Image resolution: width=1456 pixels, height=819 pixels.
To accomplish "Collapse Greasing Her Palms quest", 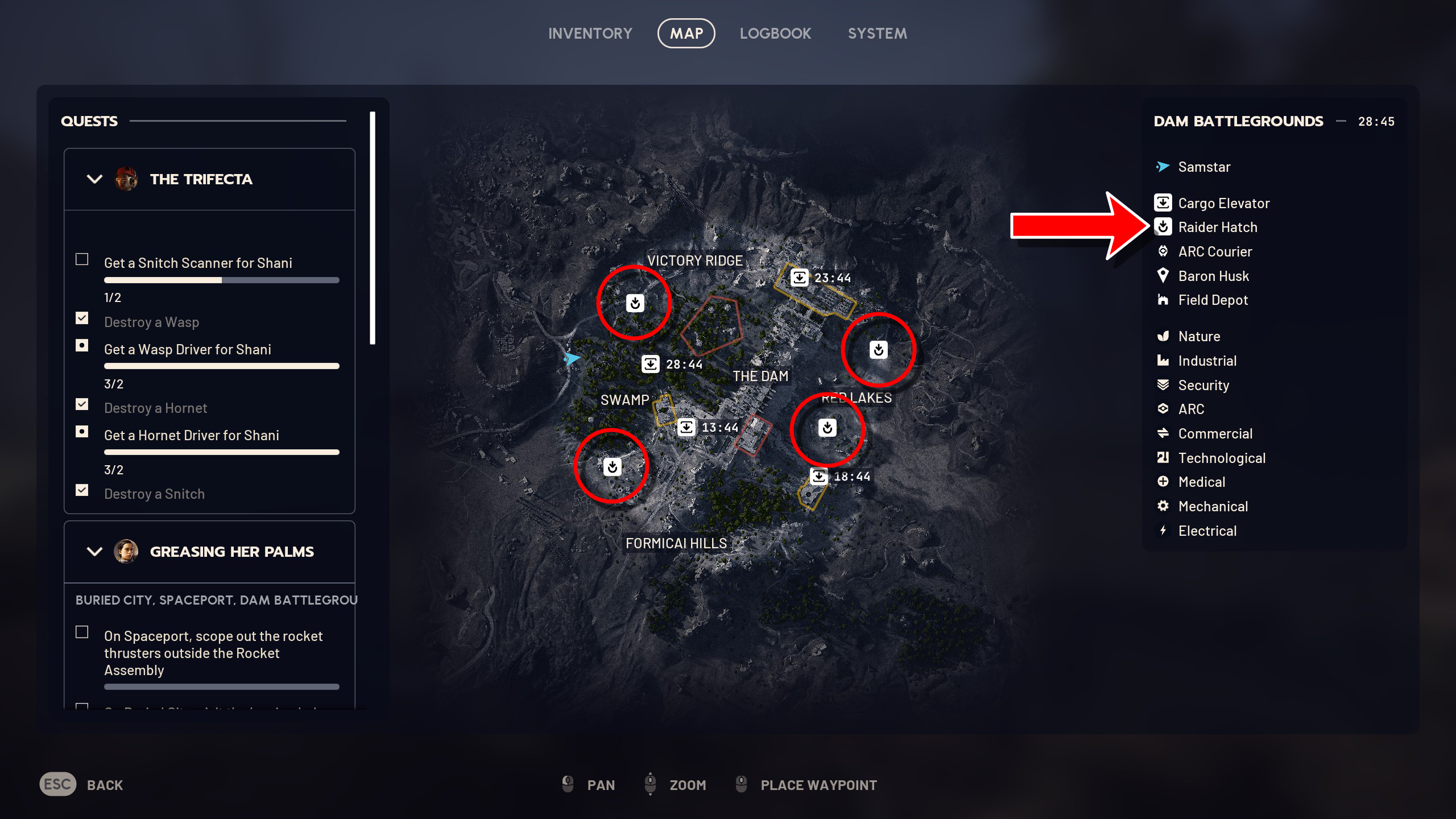I will [94, 552].
